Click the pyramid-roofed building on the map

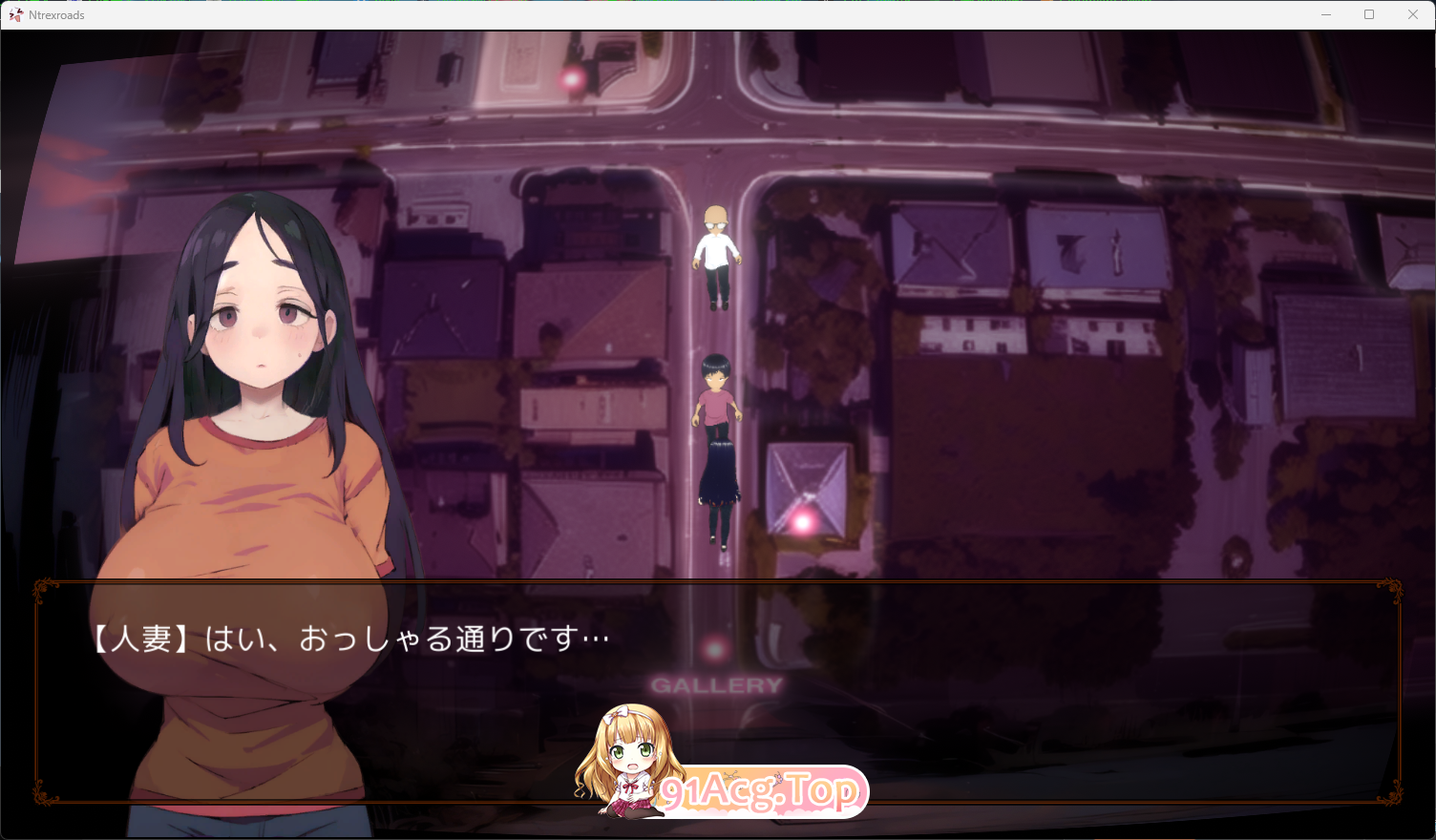pos(812,477)
